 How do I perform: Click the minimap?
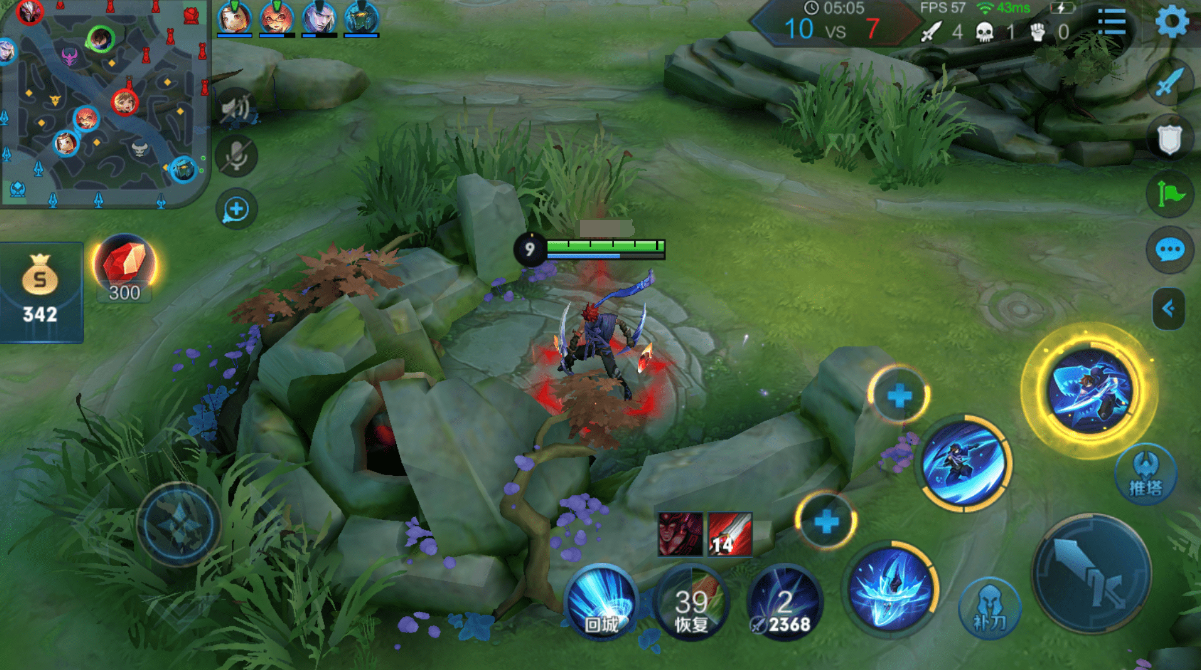104,104
